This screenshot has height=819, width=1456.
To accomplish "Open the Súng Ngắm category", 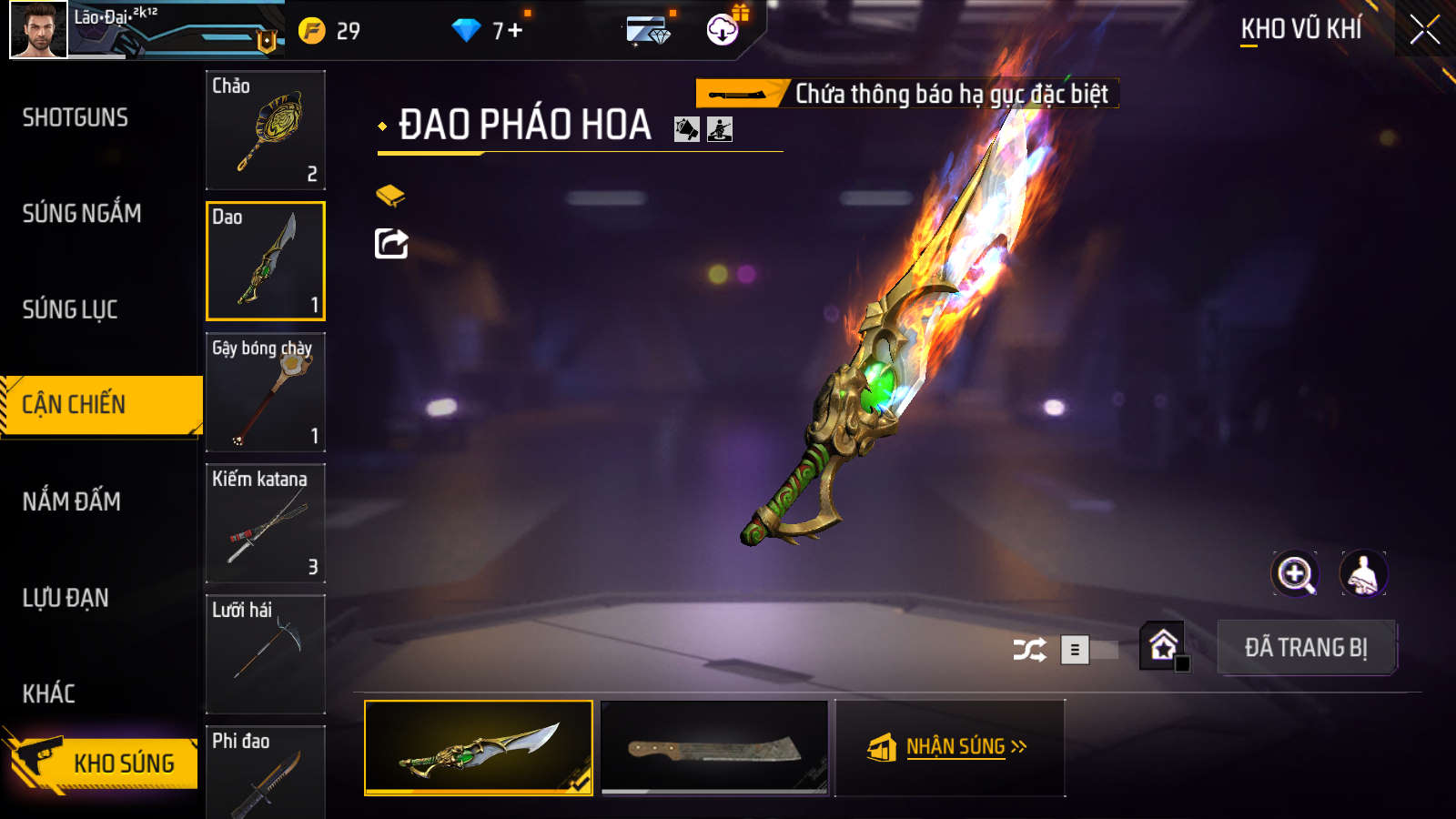I will coord(82,214).
